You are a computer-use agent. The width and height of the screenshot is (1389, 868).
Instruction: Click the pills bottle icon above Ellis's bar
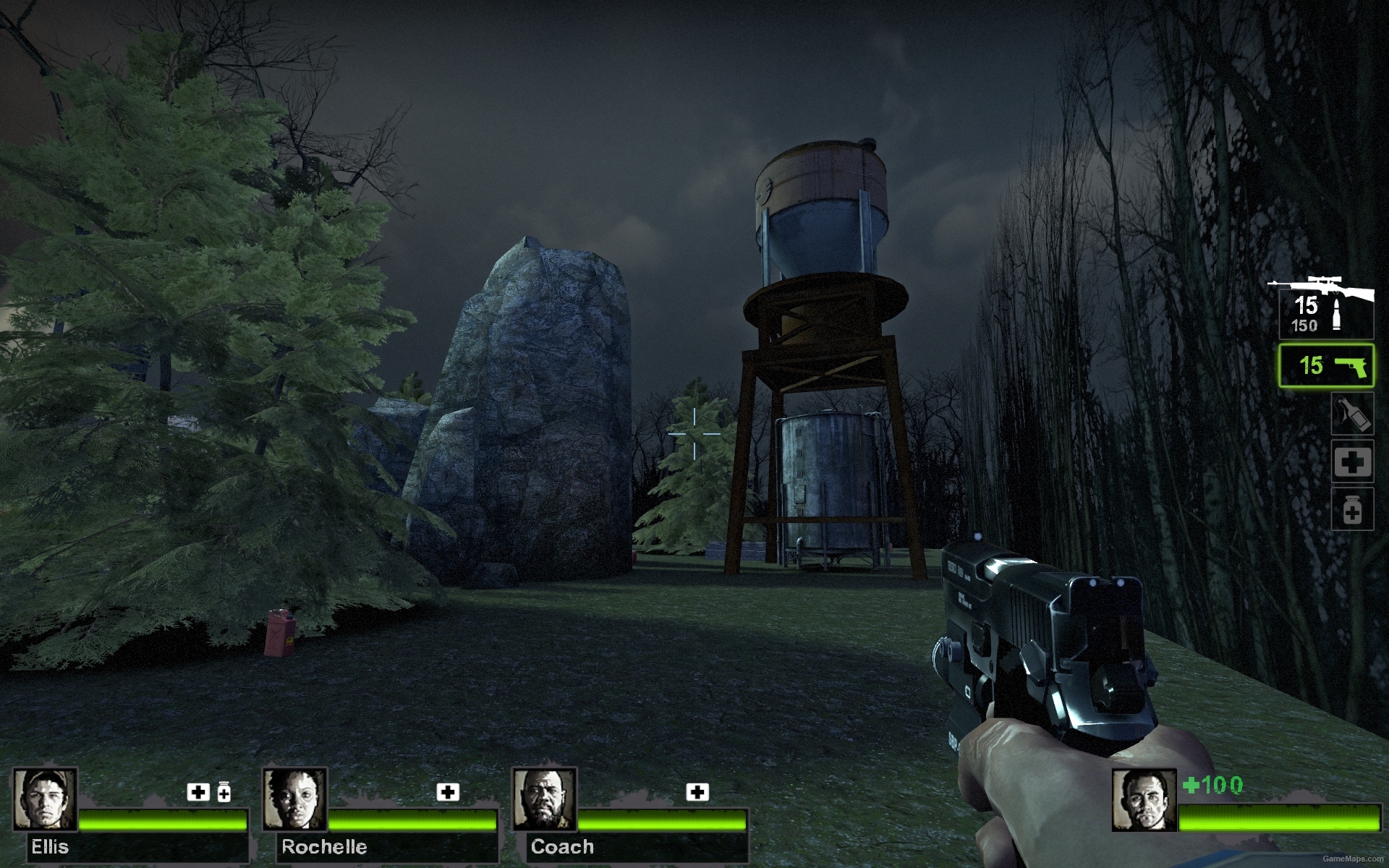click(x=224, y=793)
